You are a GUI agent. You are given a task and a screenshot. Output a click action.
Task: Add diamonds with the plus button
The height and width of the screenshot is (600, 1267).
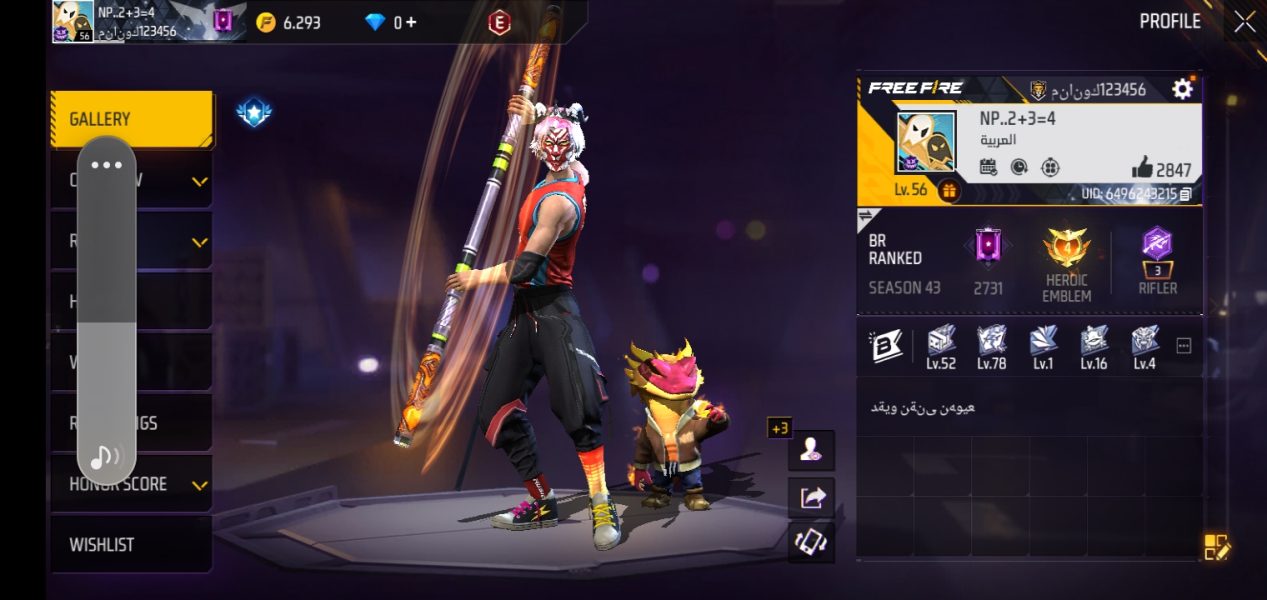tap(411, 22)
